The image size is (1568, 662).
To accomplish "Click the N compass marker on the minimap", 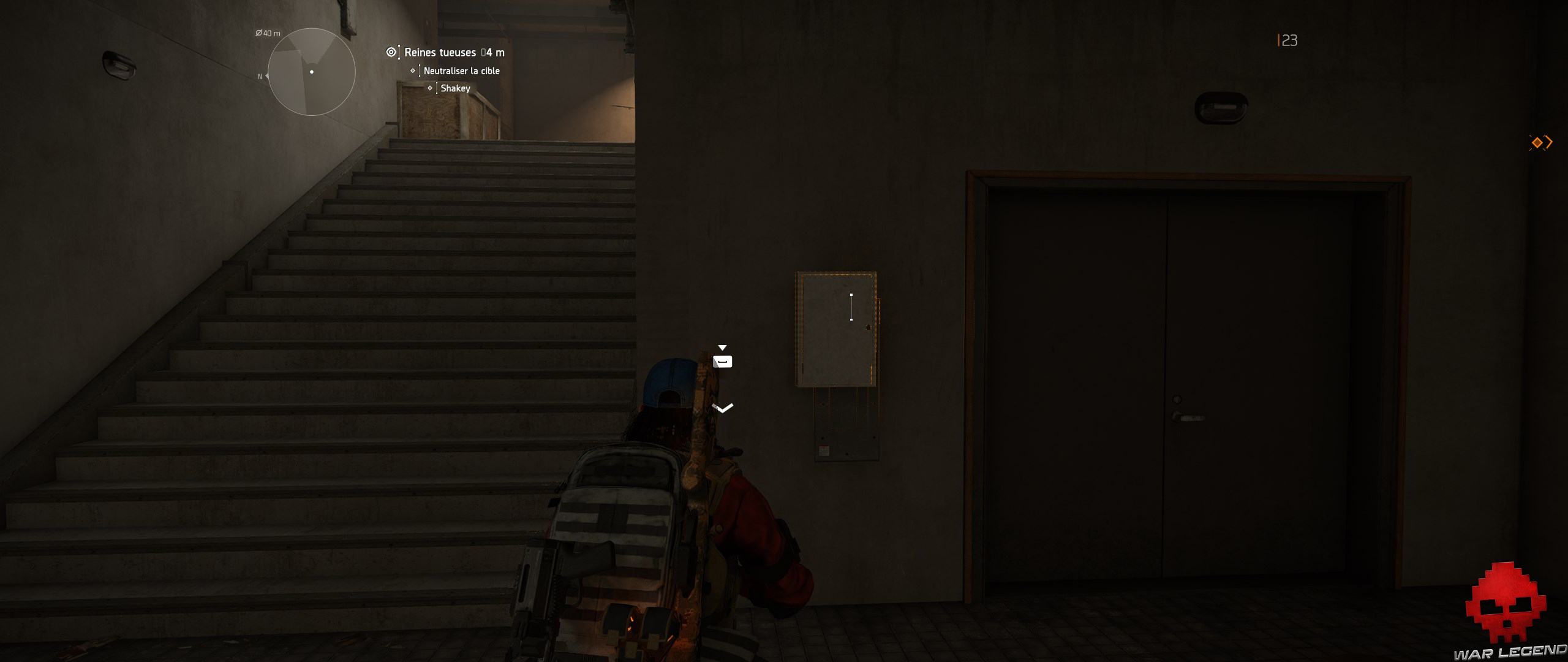I will [x=260, y=76].
